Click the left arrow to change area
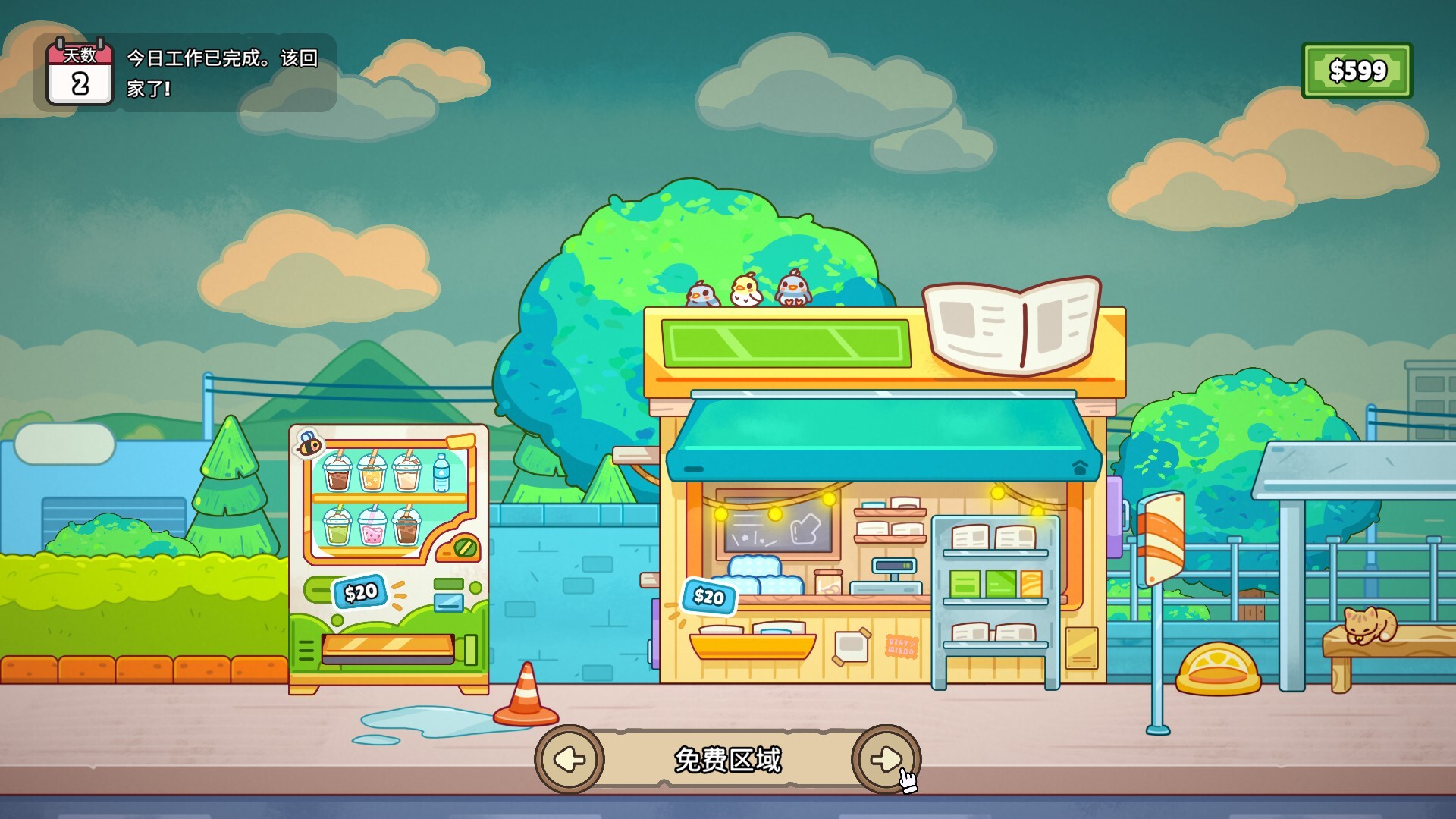 coord(570,758)
